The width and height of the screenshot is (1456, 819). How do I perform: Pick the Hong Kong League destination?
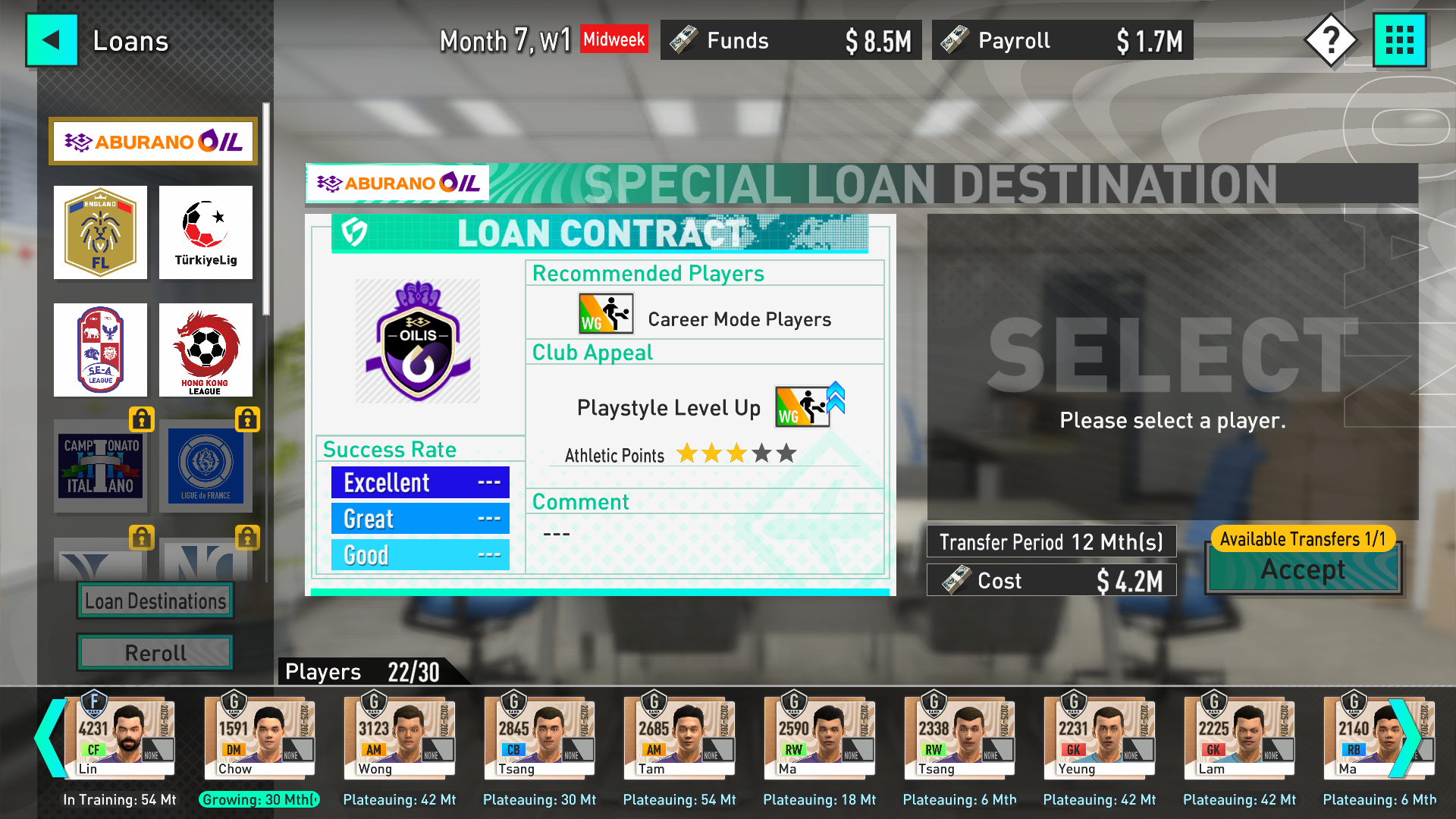[206, 350]
